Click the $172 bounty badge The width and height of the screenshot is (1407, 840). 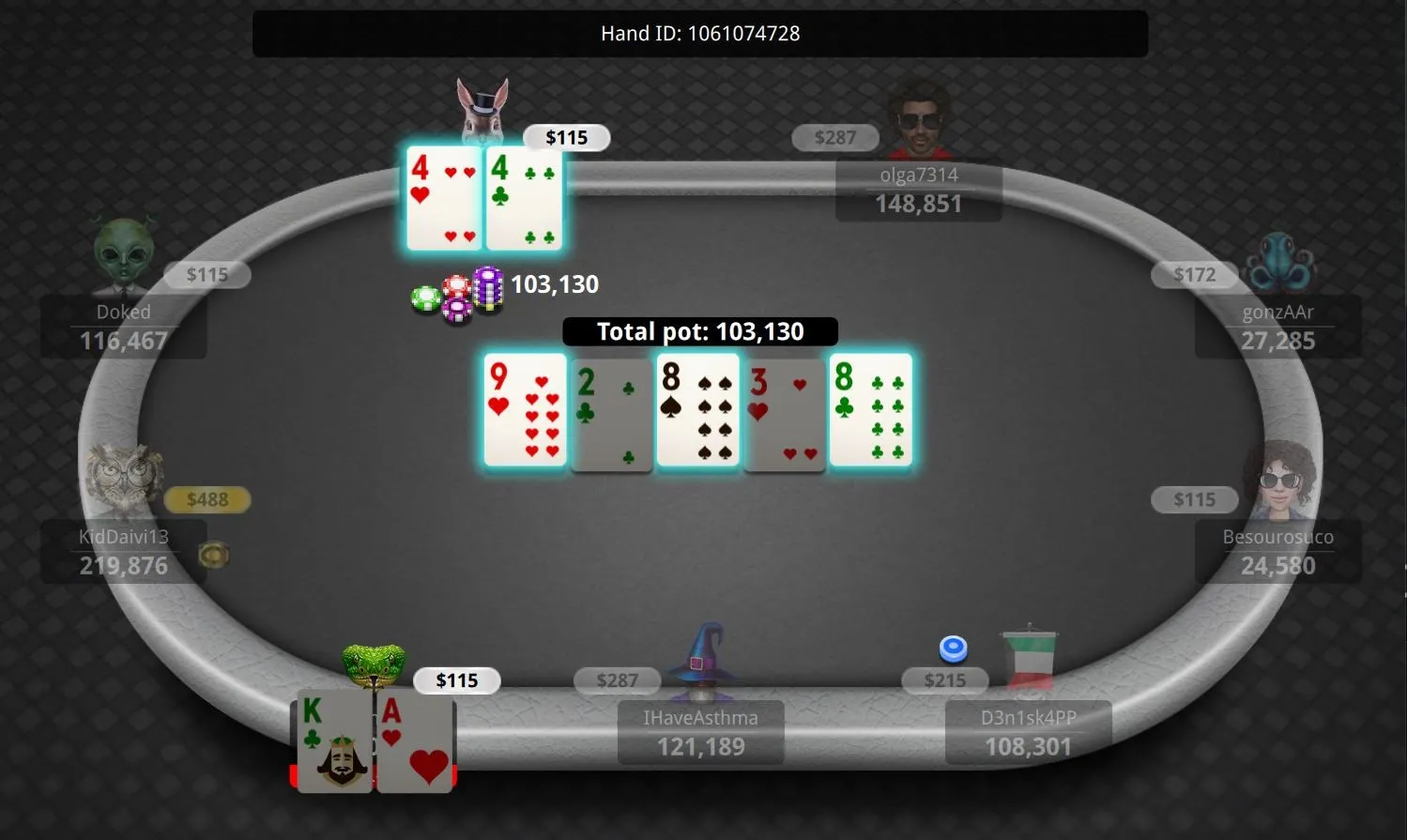point(1194,274)
